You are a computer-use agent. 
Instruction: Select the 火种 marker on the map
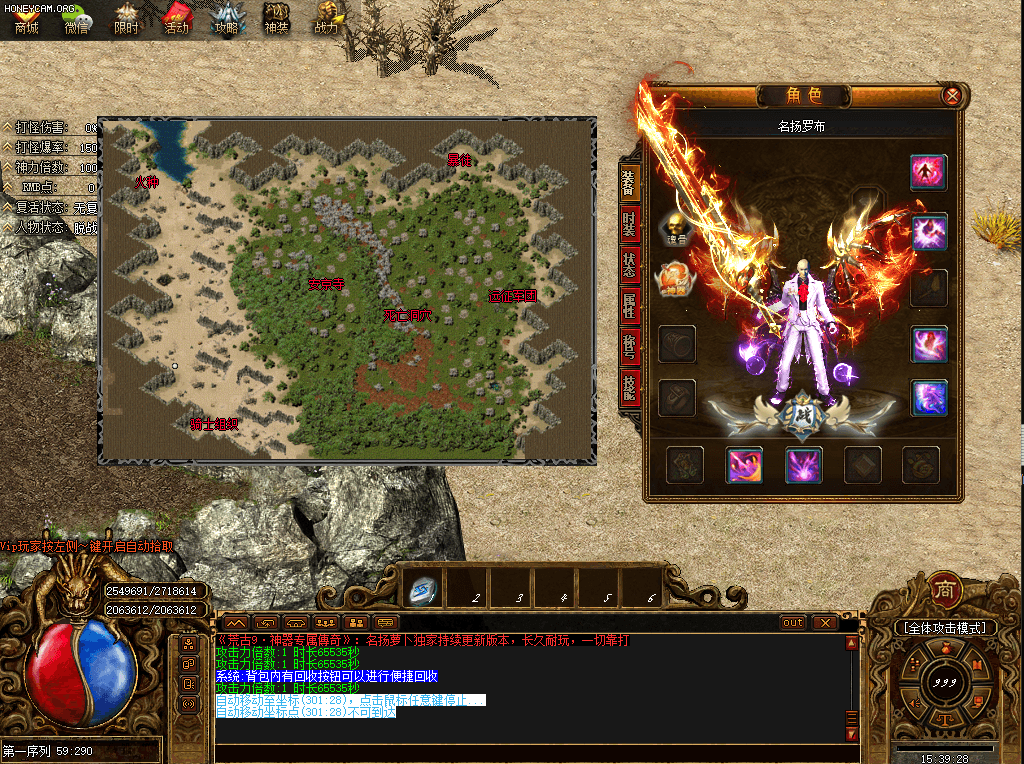[x=147, y=182]
